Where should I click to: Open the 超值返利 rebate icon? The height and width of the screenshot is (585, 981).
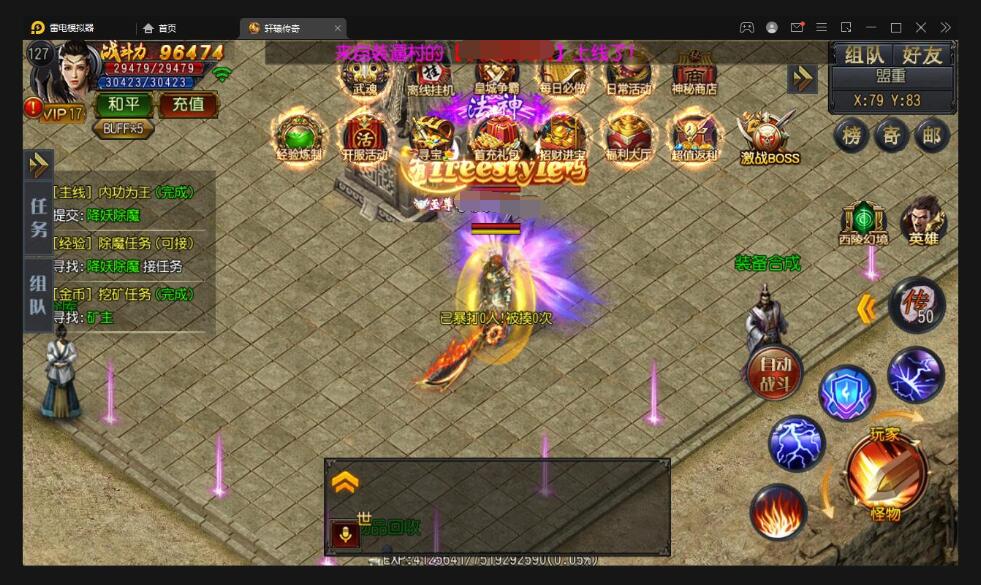click(x=694, y=136)
